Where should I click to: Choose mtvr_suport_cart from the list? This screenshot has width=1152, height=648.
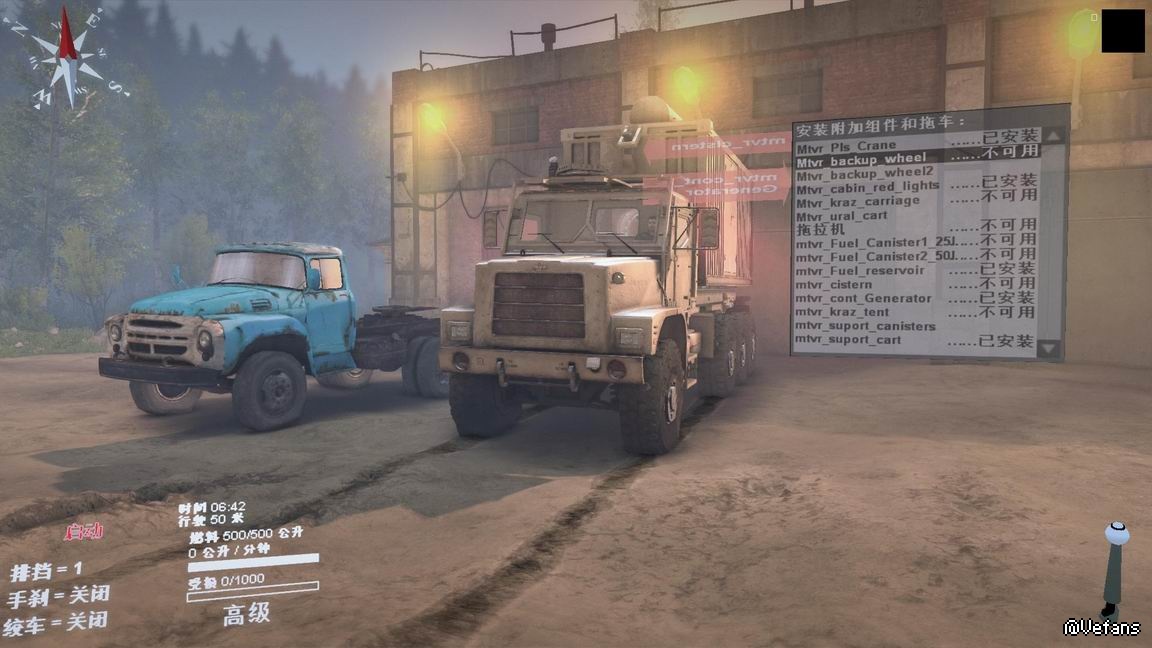(915, 340)
